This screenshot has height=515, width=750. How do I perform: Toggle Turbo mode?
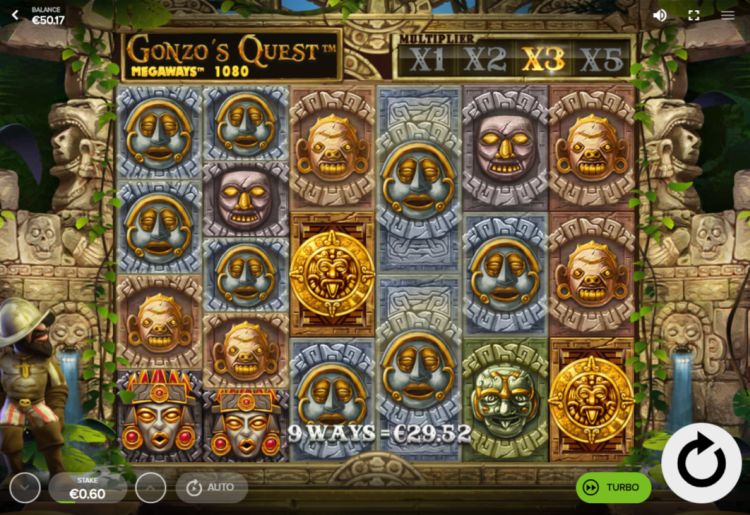click(x=613, y=488)
